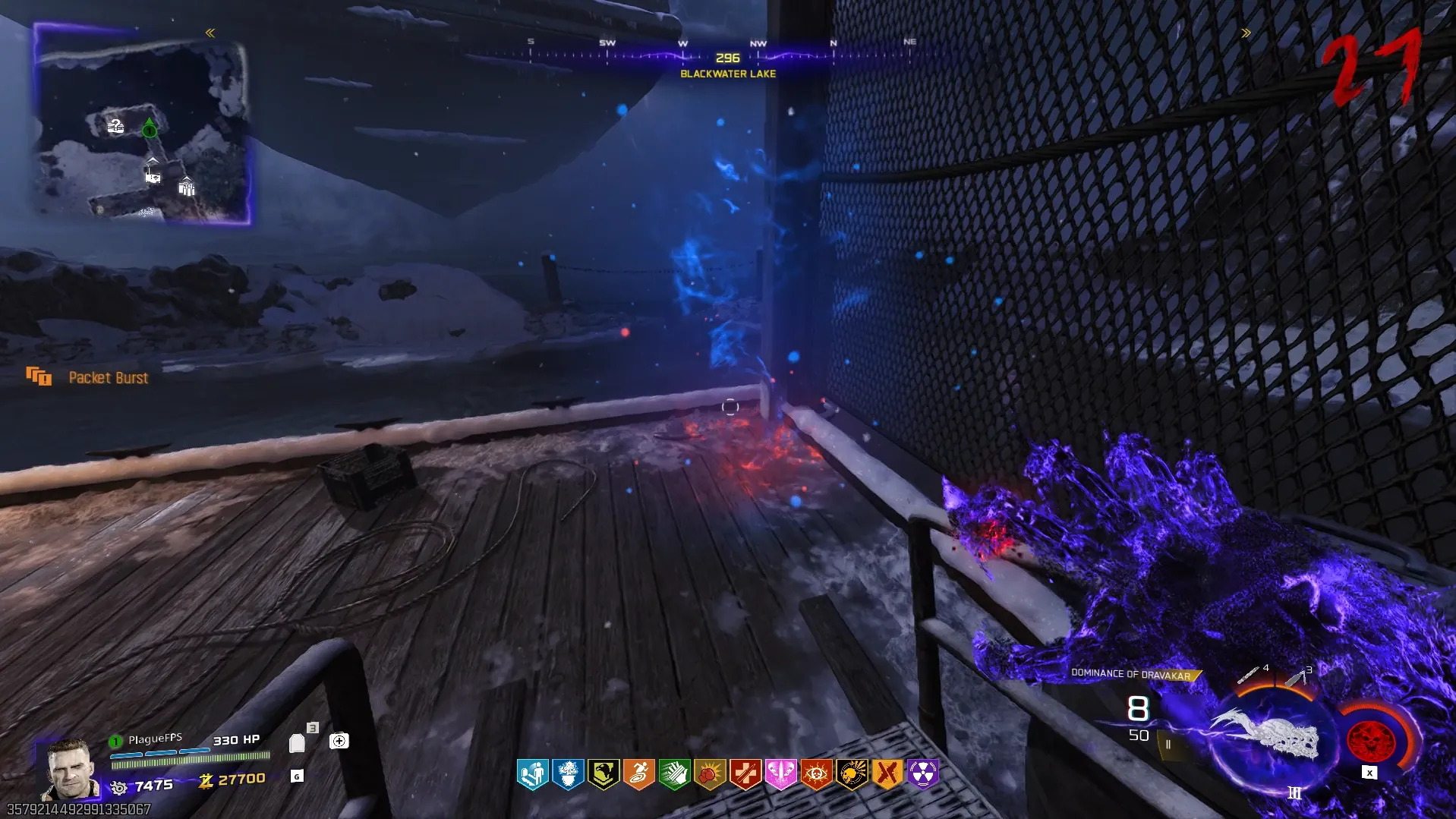Select the armor plate icon
The image size is (1456, 819).
(297, 743)
